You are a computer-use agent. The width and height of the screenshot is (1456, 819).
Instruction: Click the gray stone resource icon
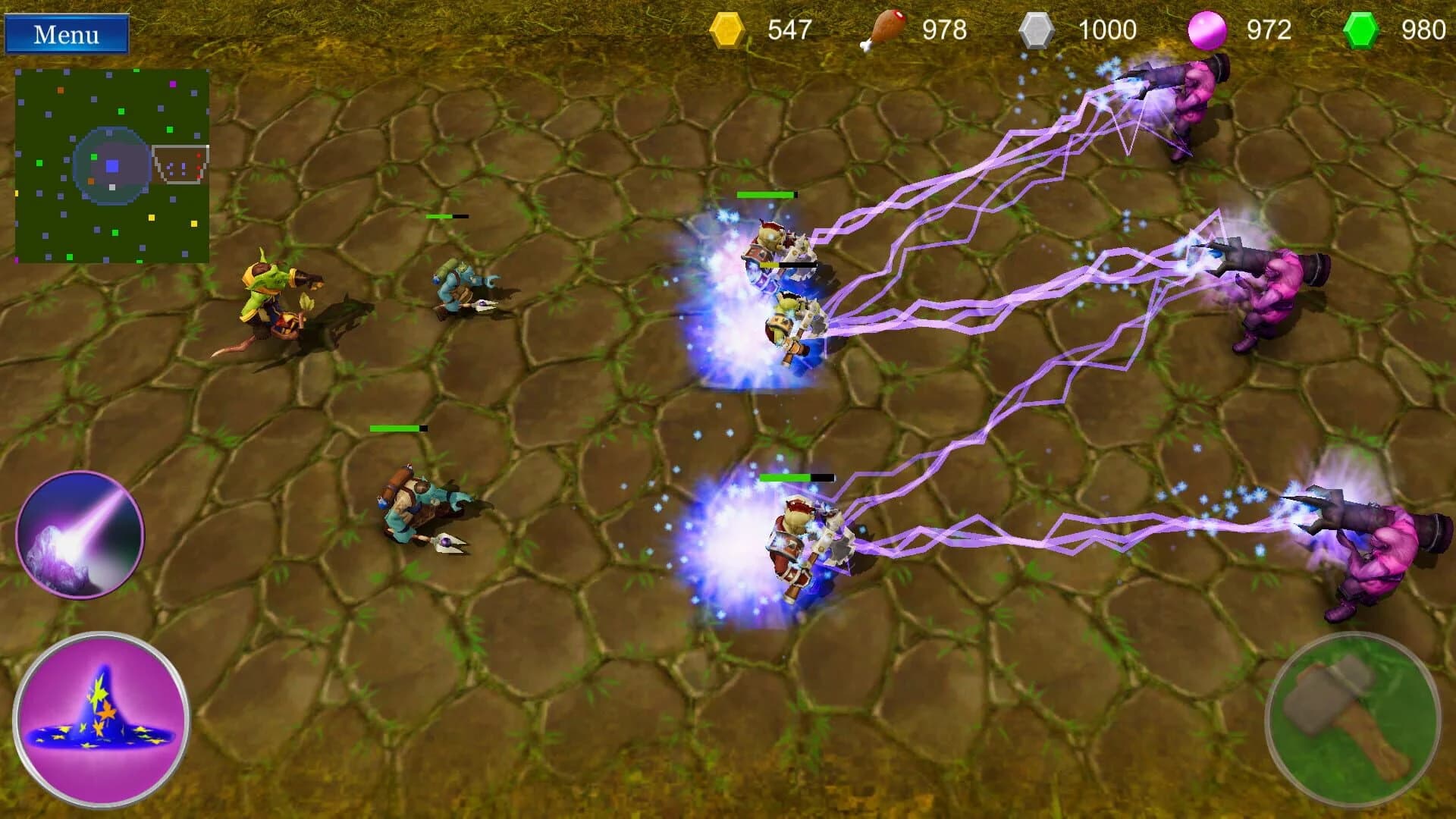coord(1037,29)
